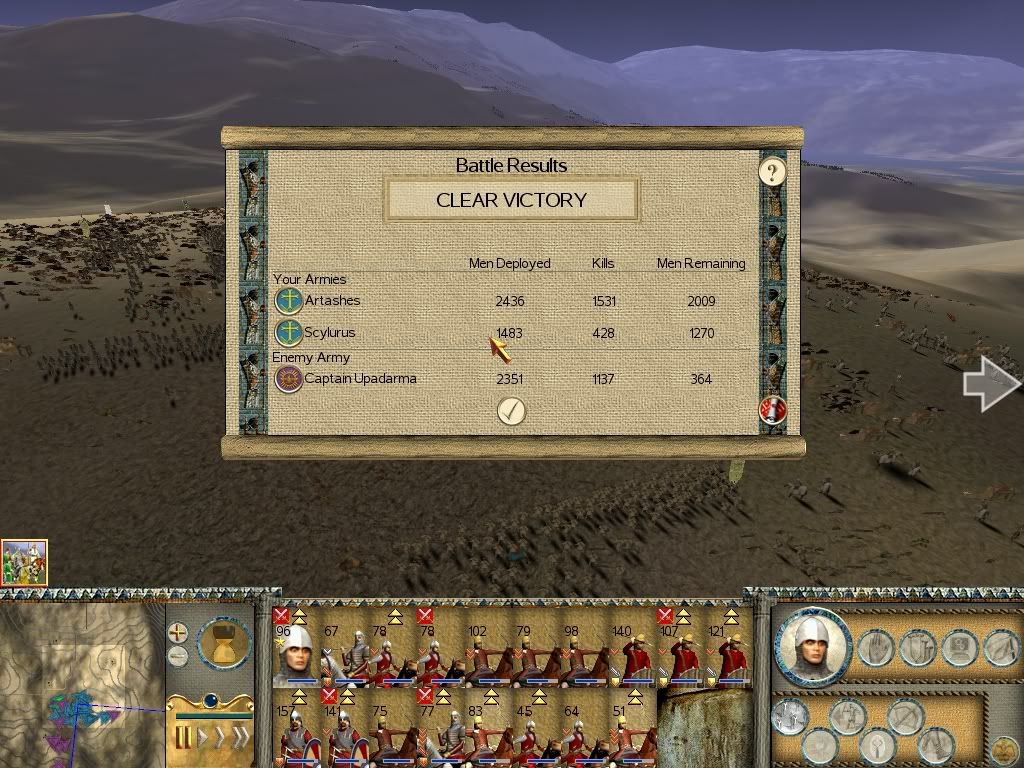Select the infantry unit card with 157 men
Viewport: 1024px width, 768px height.
pos(295,735)
